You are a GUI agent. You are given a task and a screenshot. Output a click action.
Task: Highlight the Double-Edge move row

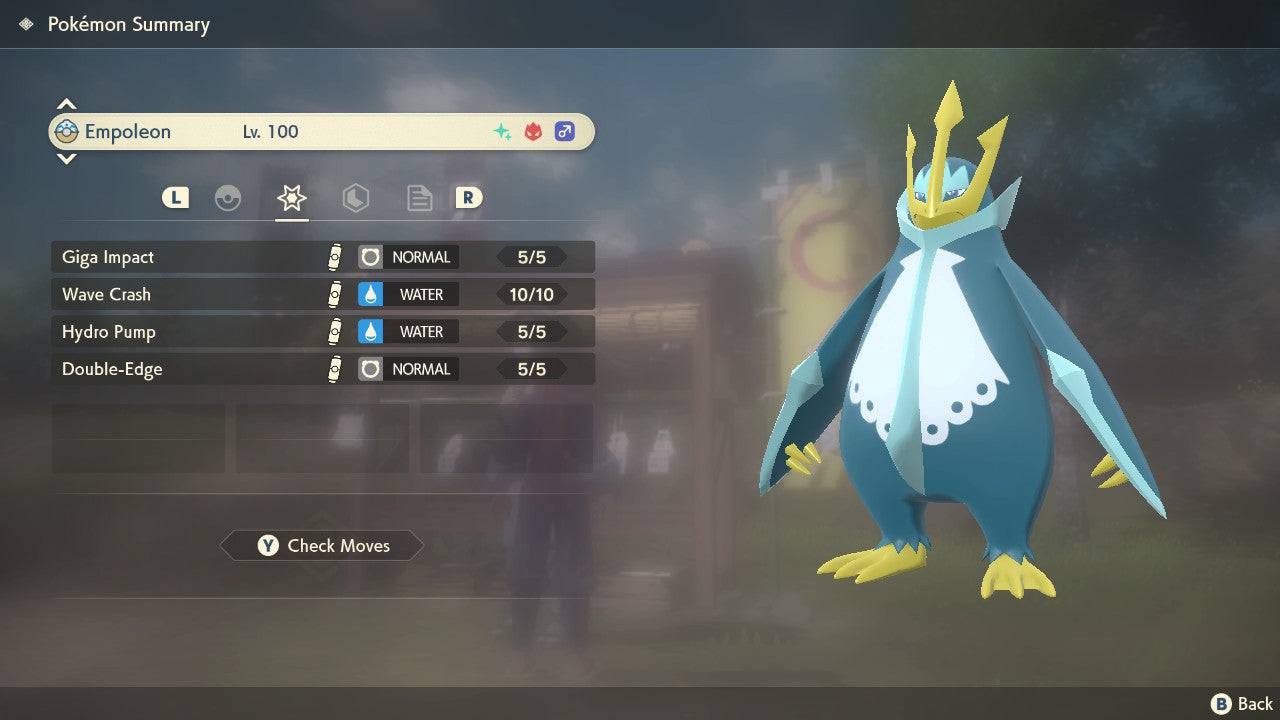pyautogui.click(x=322, y=369)
